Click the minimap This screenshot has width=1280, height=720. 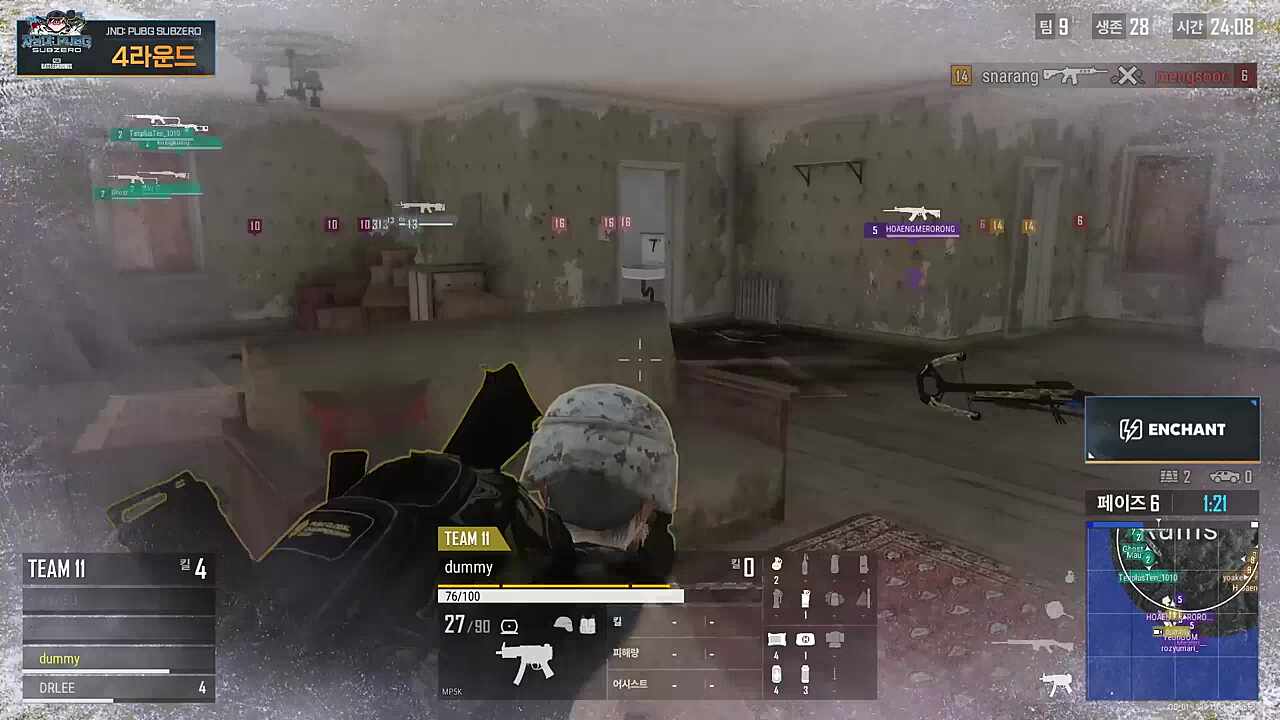click(x=1172, y=608)
